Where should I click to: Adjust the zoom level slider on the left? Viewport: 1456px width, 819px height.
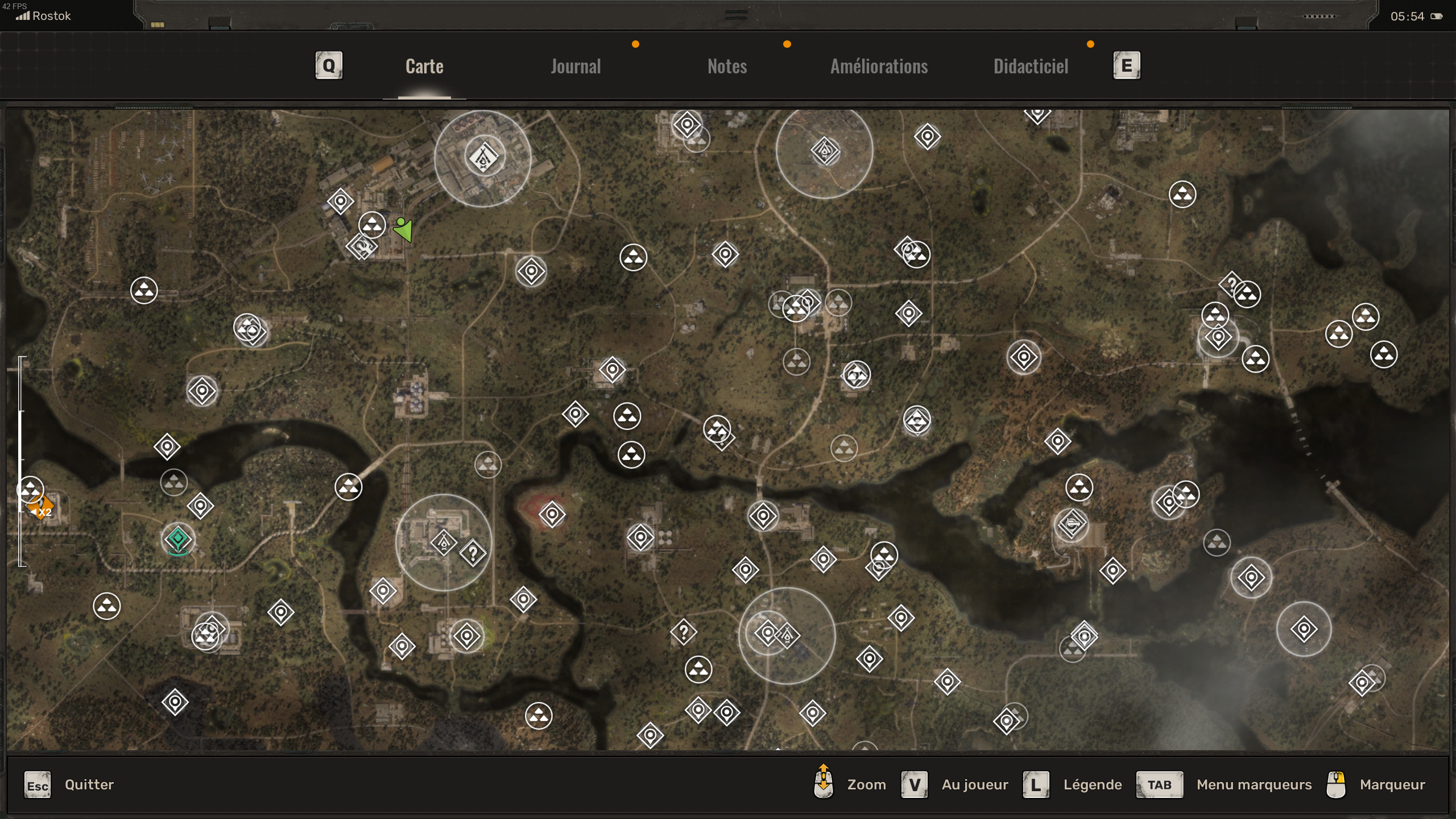[x=21, y=461]
